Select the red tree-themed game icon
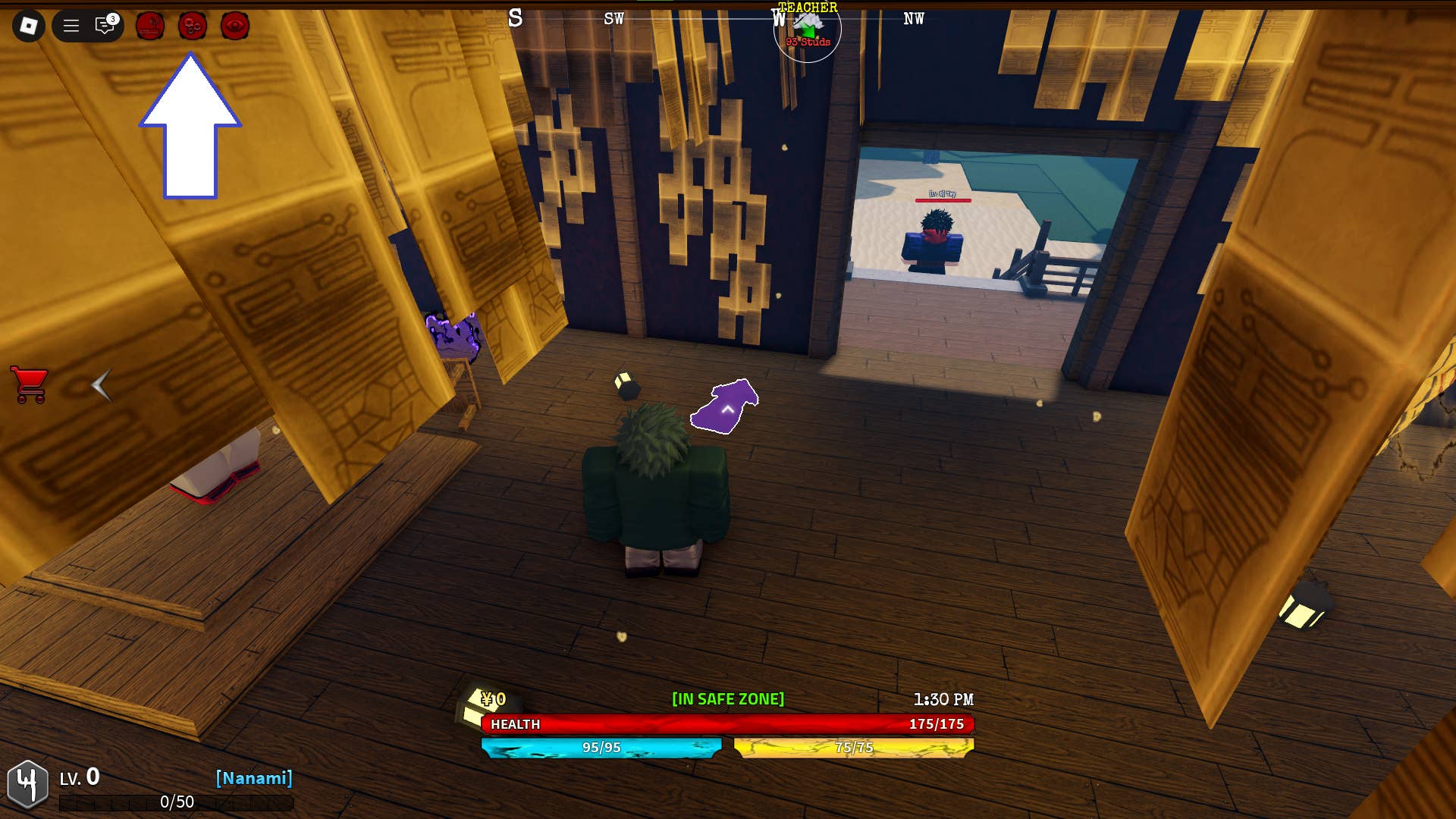Screen dimensions: 1456x819 (x=149, y=26)
